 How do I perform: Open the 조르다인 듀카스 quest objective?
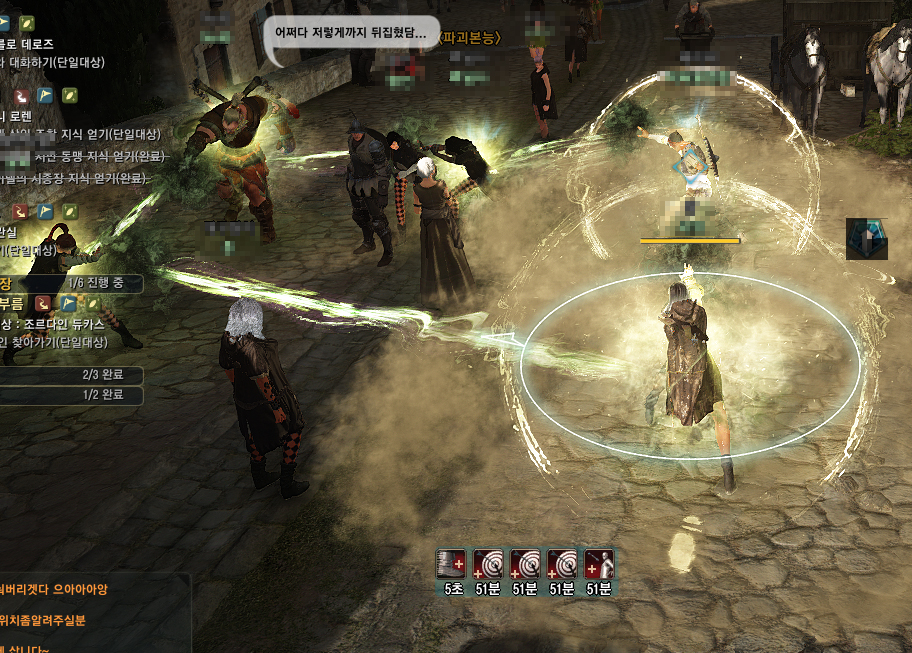pos(70,324)
